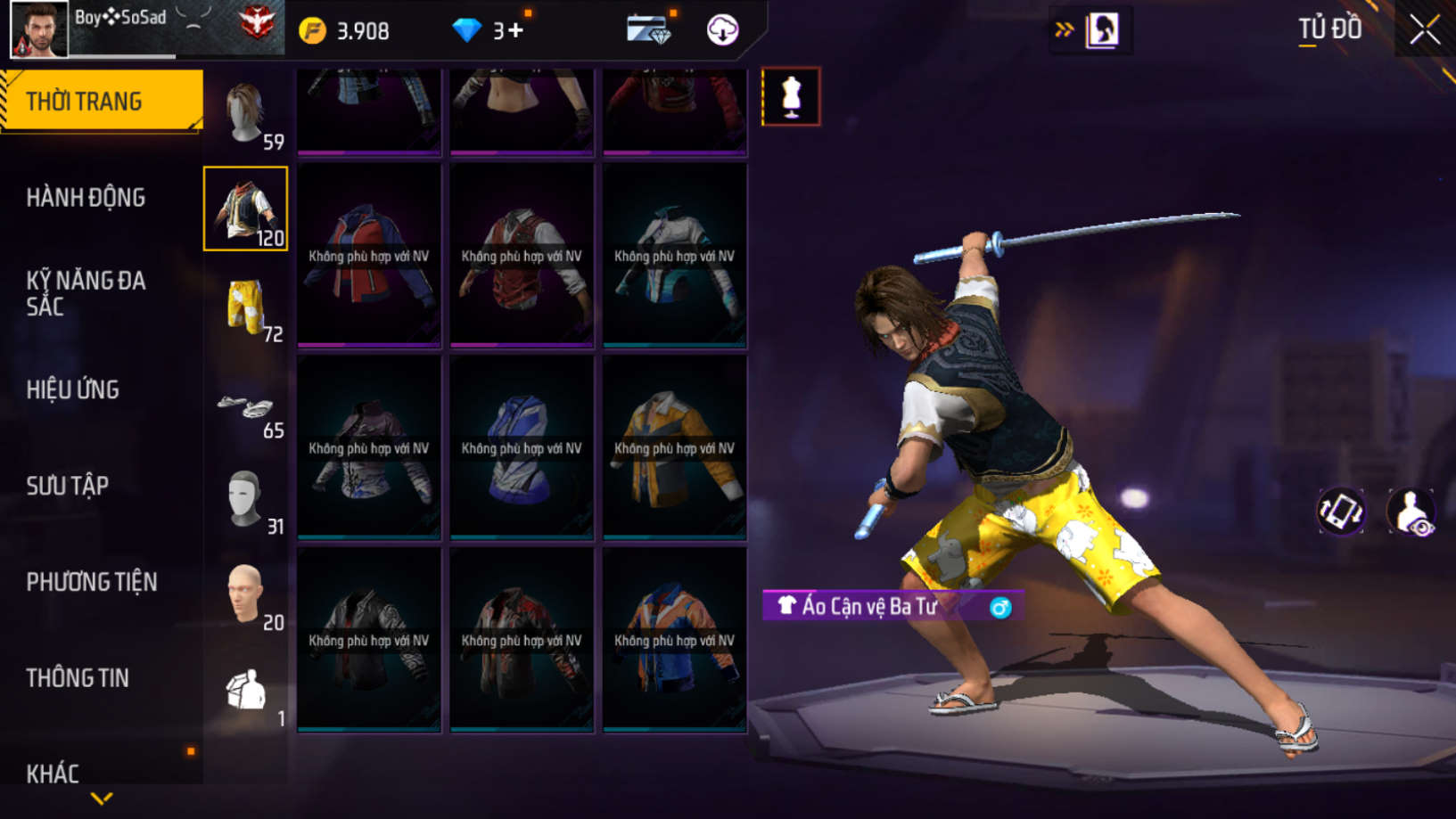Open the yellow shorts subcategory
The image size is (1456, 819).
pos(245,307)
